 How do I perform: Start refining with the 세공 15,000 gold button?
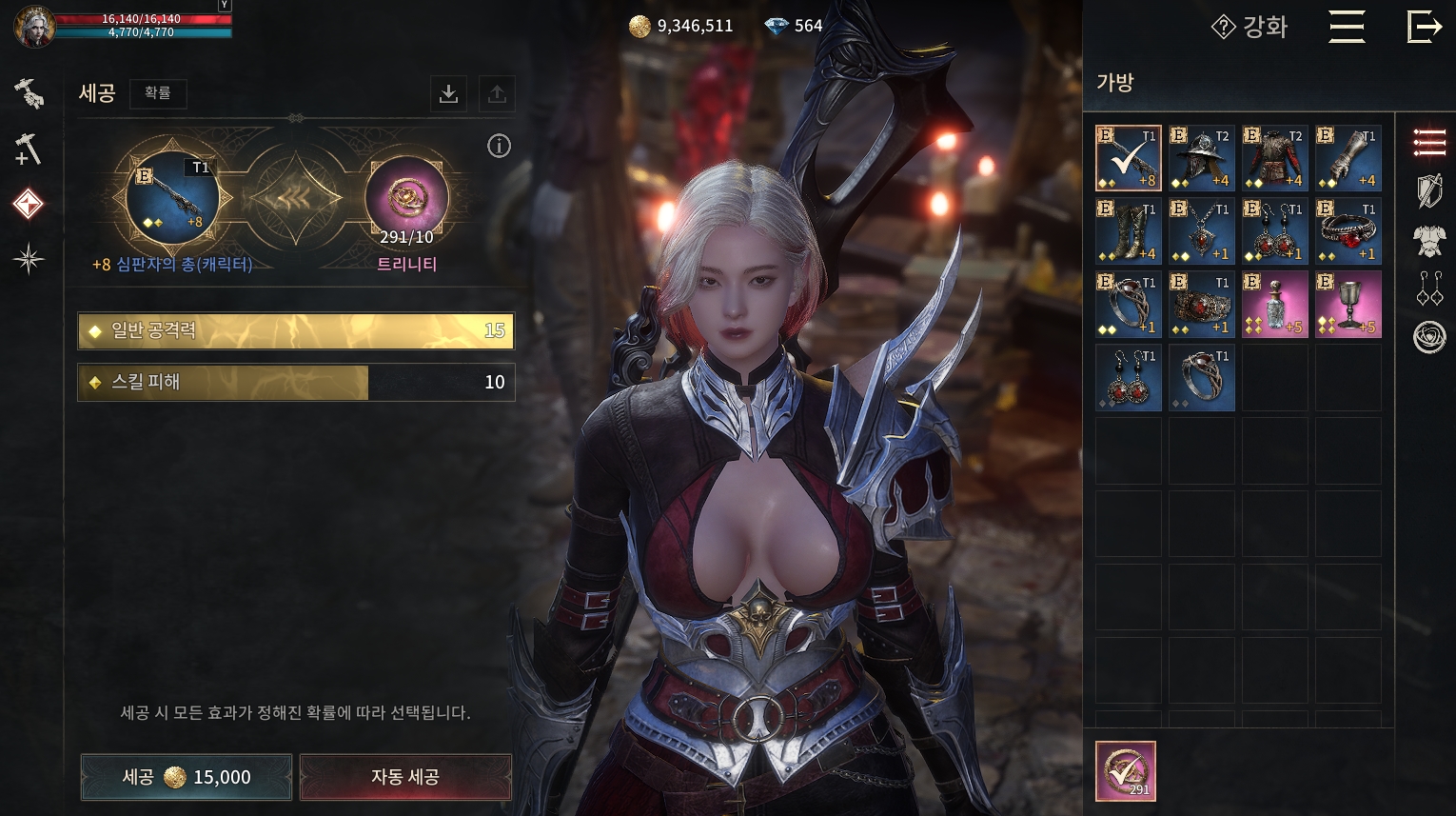187,777
